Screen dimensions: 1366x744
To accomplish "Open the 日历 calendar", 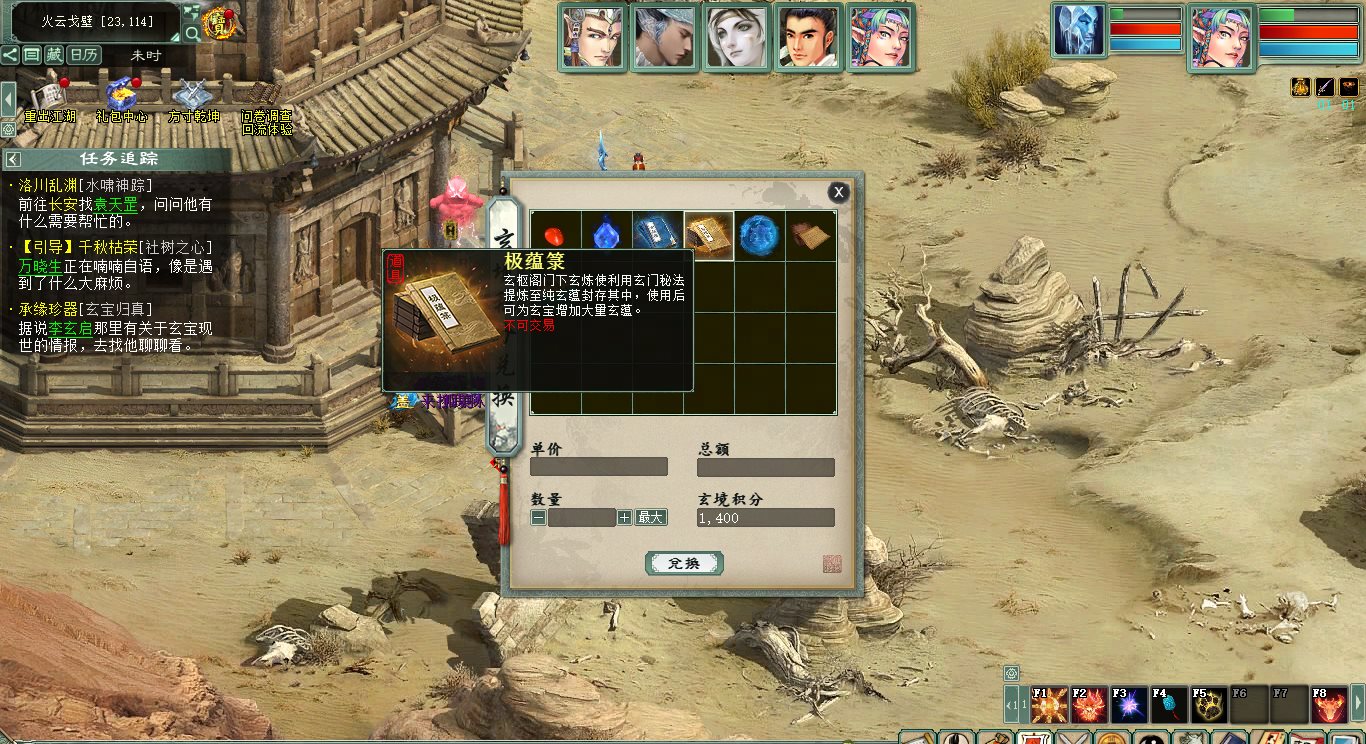I will click(84, 55).
